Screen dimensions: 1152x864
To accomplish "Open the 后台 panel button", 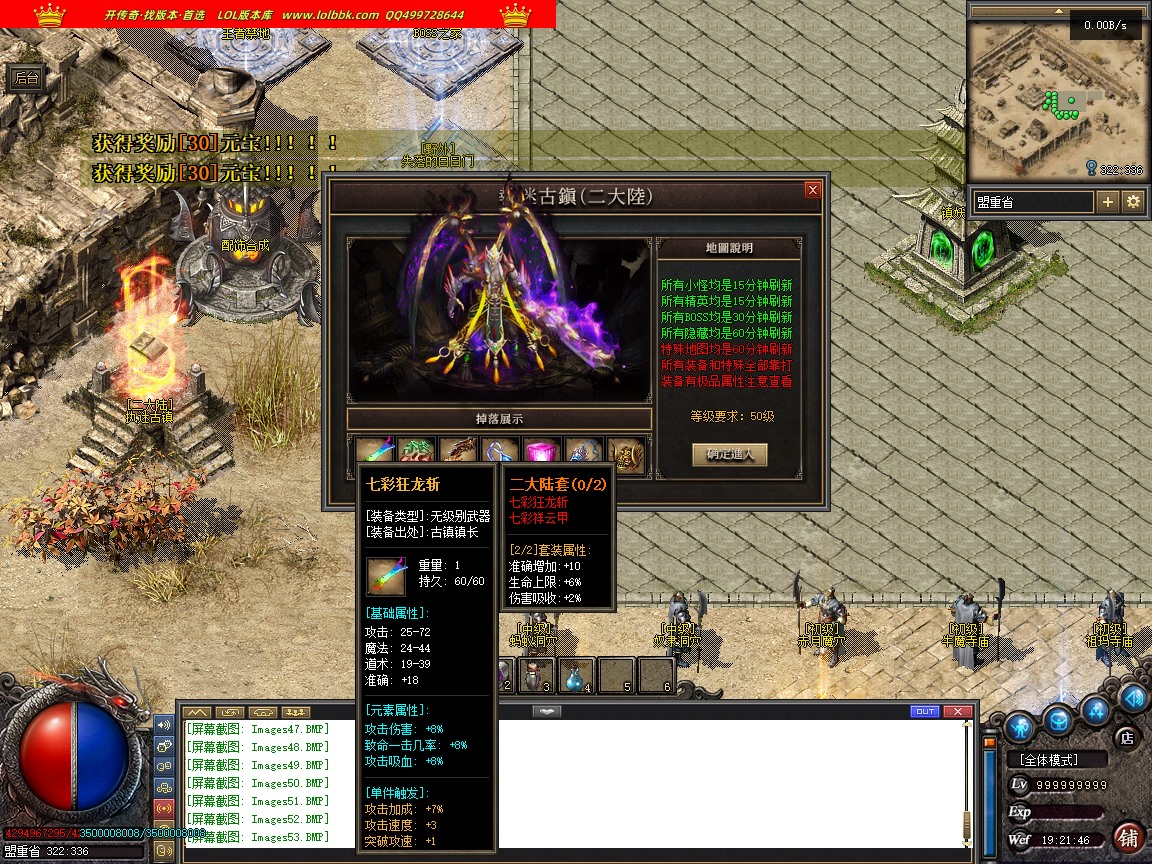I will tap(26, 79).
